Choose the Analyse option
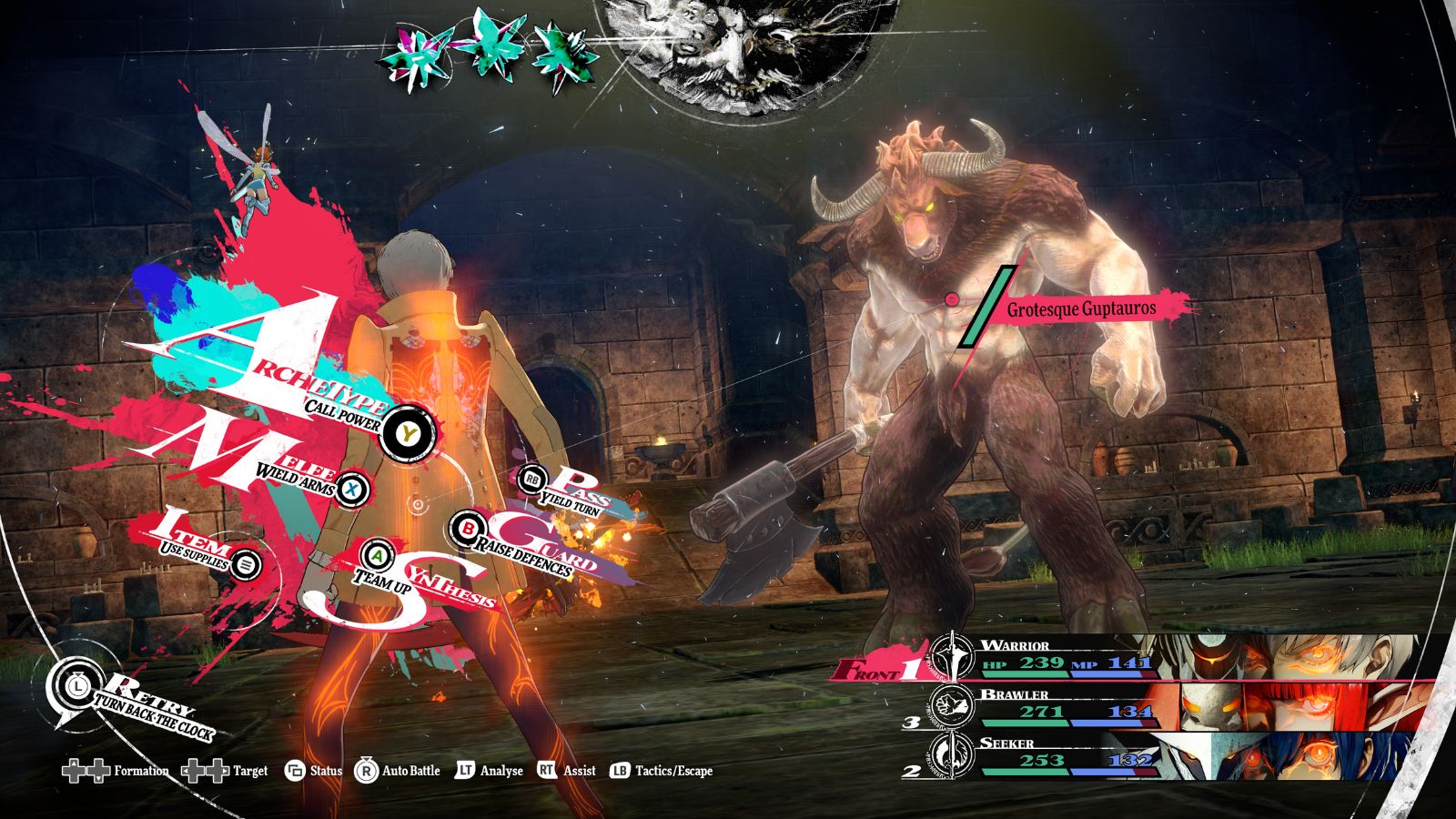 point(490,772)
